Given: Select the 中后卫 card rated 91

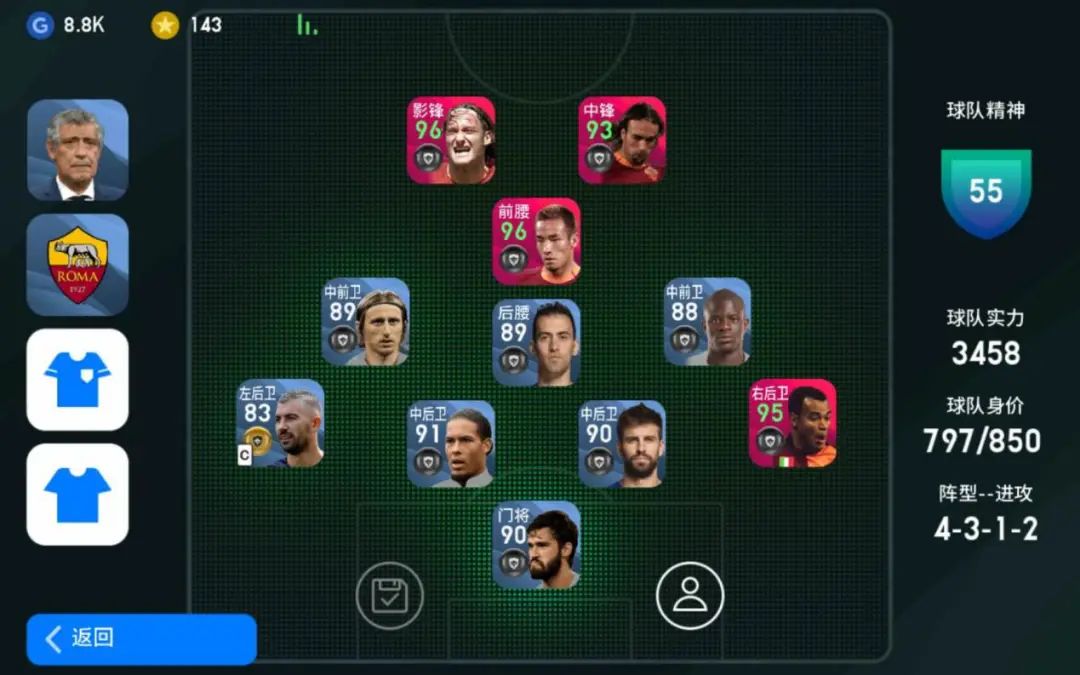Looking at the screenshot, I should (x=451, y=444).
